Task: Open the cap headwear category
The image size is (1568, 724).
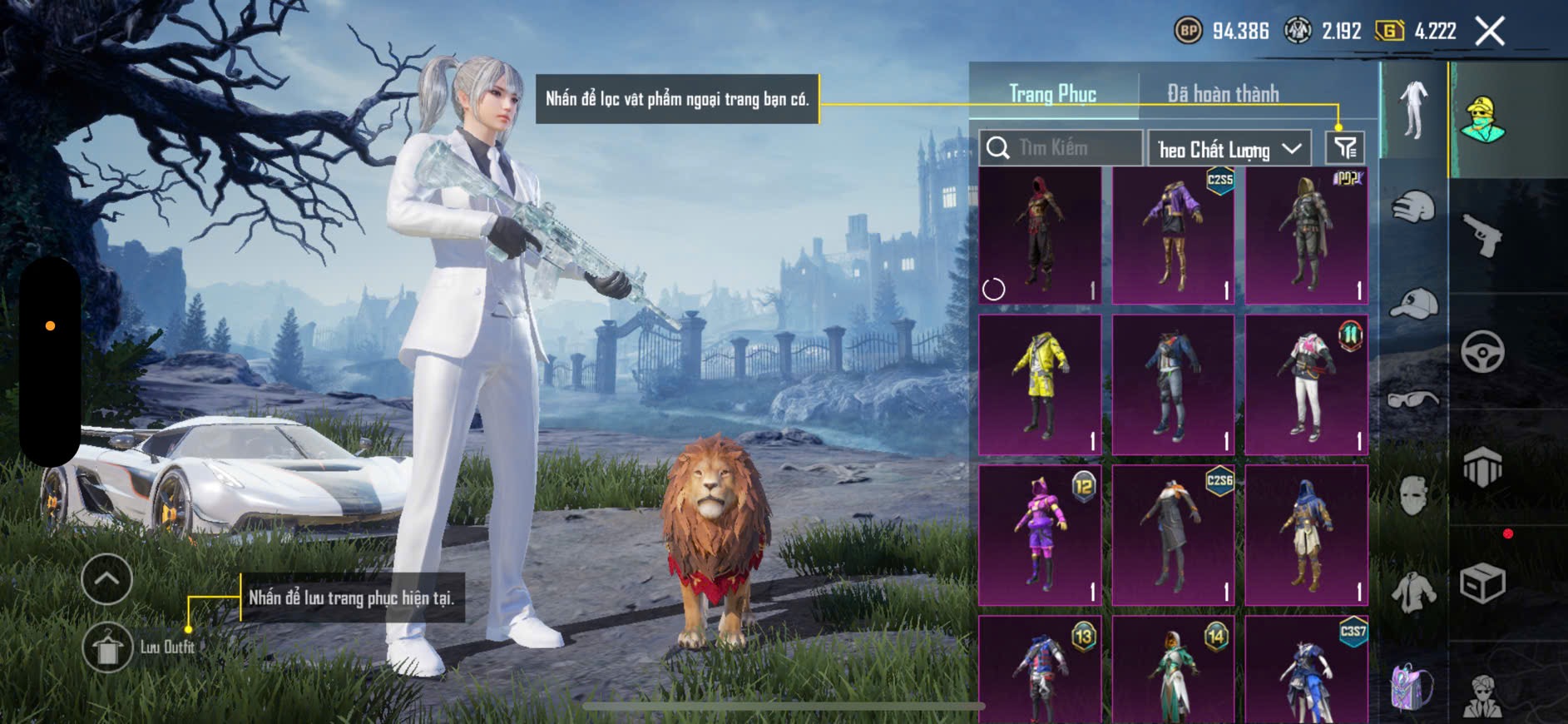Action: (x=1413, y=304)
